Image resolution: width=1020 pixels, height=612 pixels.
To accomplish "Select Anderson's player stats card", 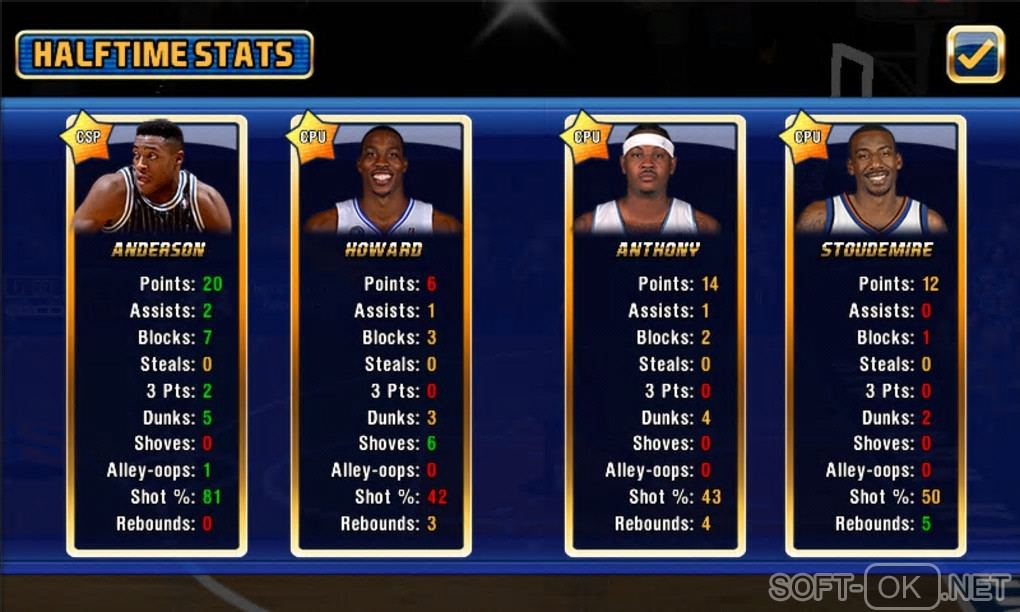I will coord(157,336).
